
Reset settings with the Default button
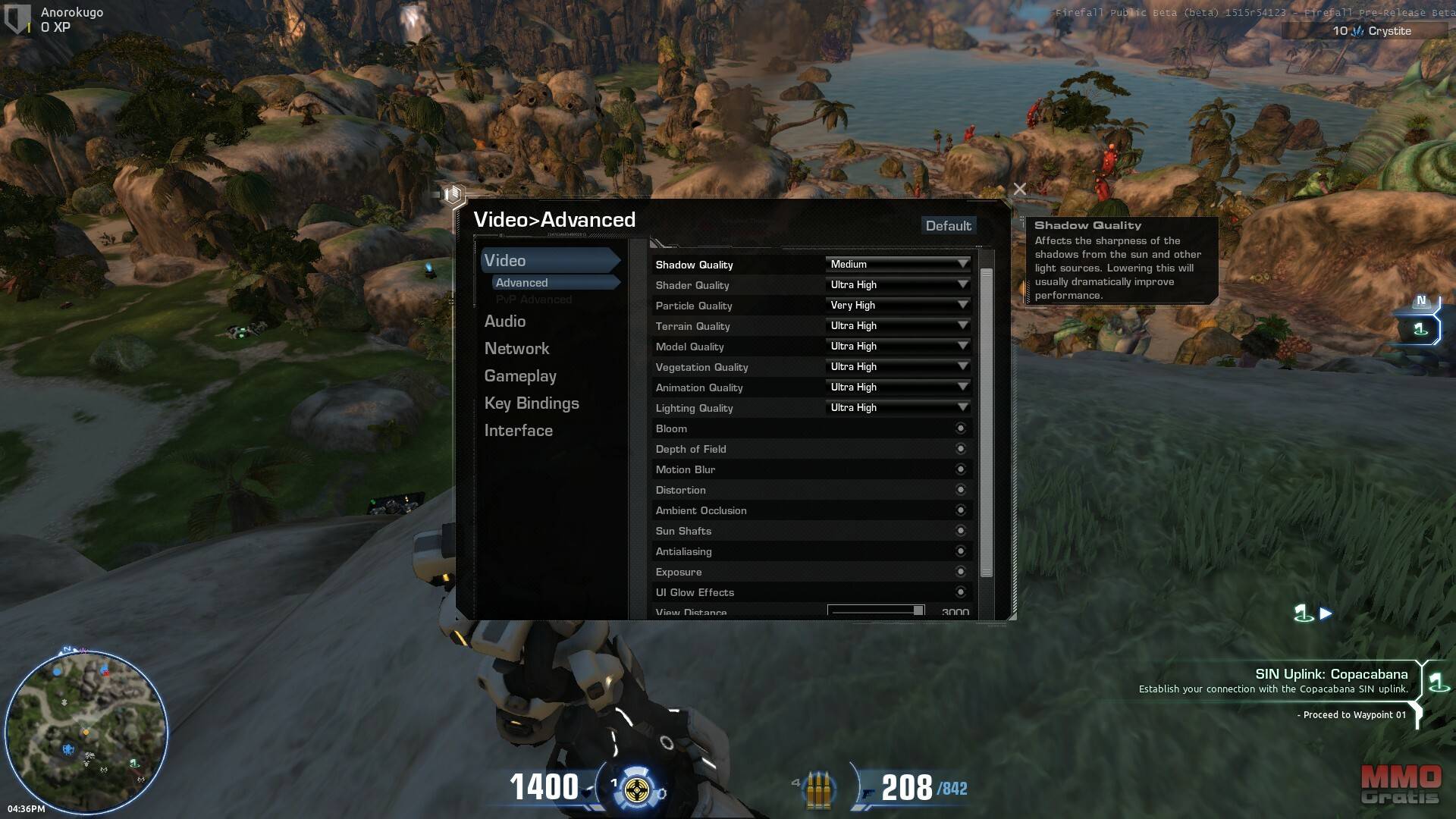click(948, 226)
